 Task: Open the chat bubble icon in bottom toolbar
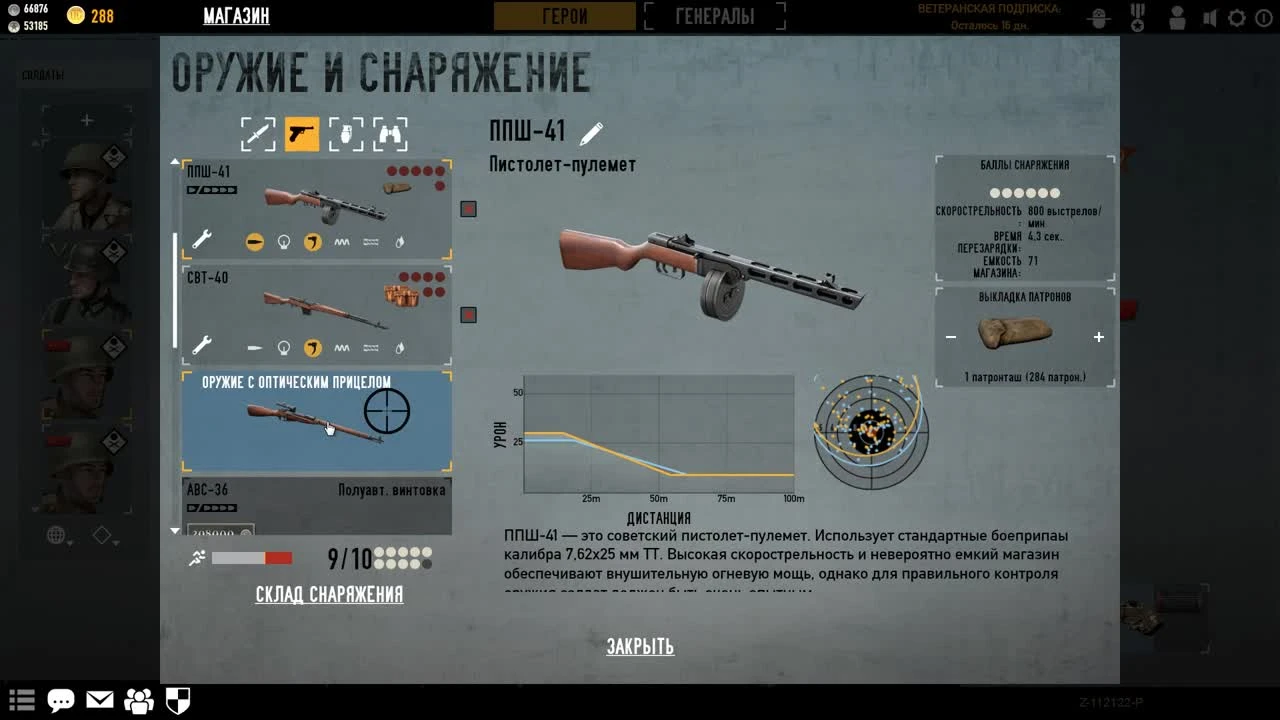tap(61, 701)
